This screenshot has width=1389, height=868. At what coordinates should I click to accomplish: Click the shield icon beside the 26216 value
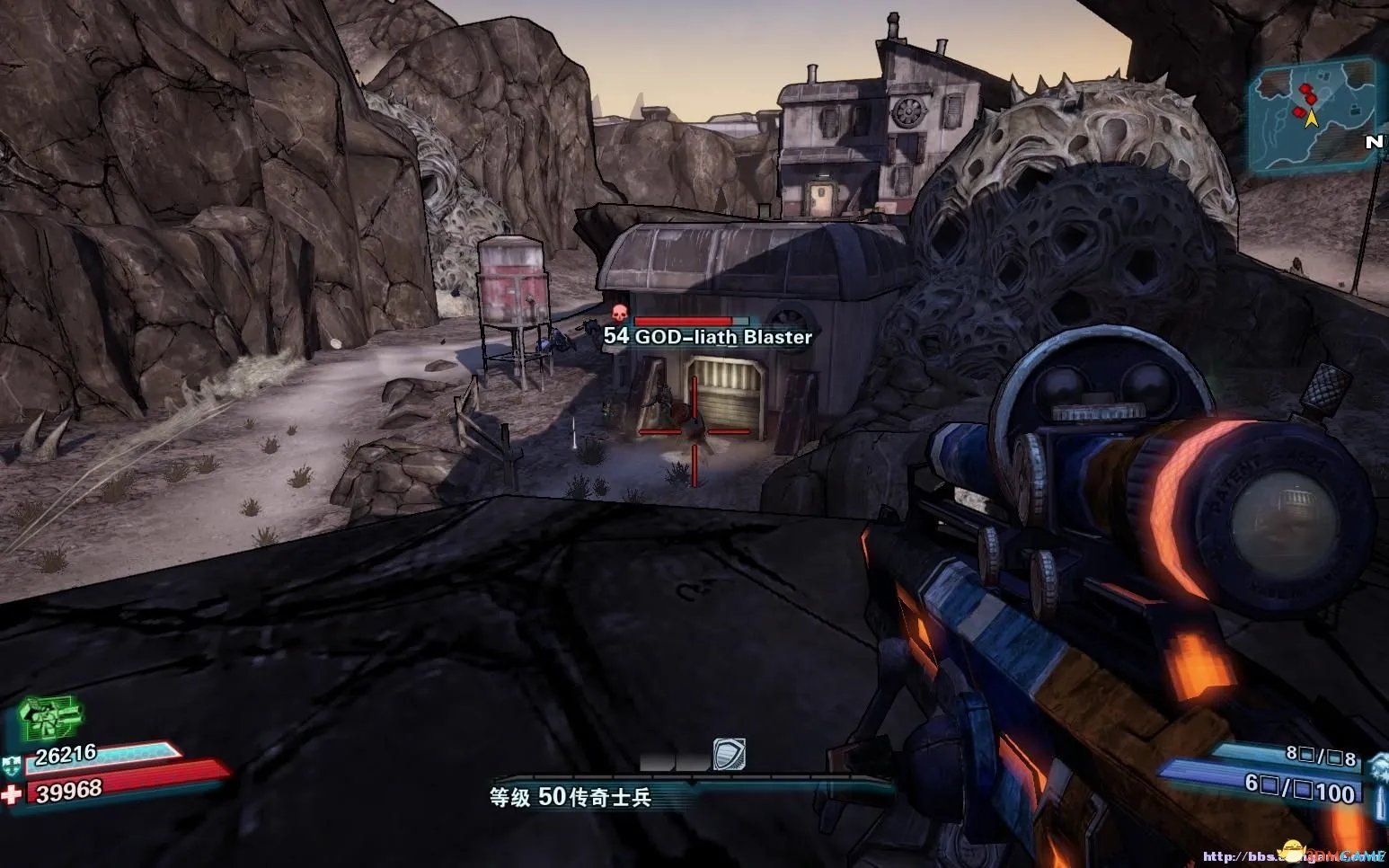tap(12, 764)
